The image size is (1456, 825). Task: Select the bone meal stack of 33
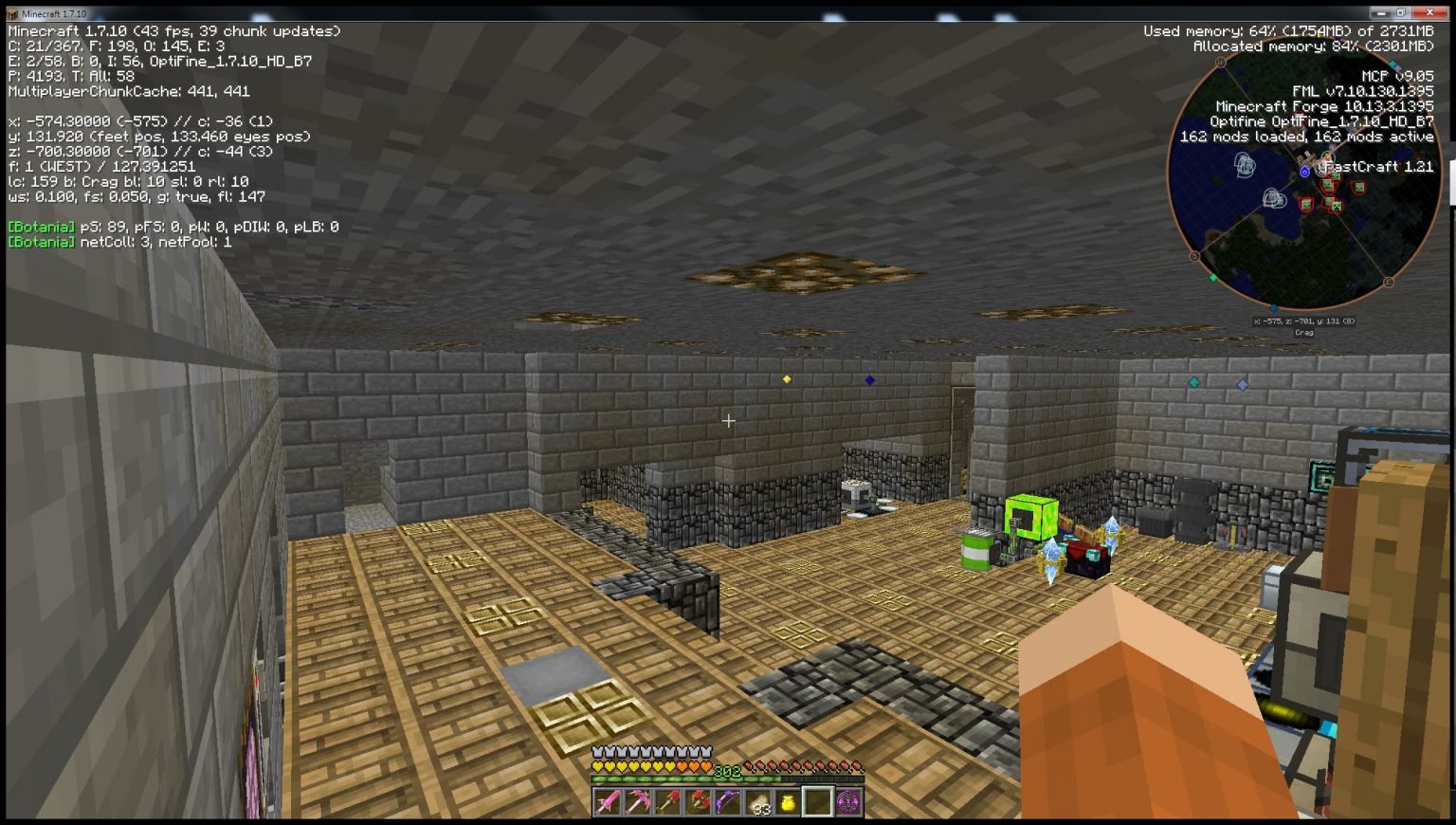(x=760, y=801)
